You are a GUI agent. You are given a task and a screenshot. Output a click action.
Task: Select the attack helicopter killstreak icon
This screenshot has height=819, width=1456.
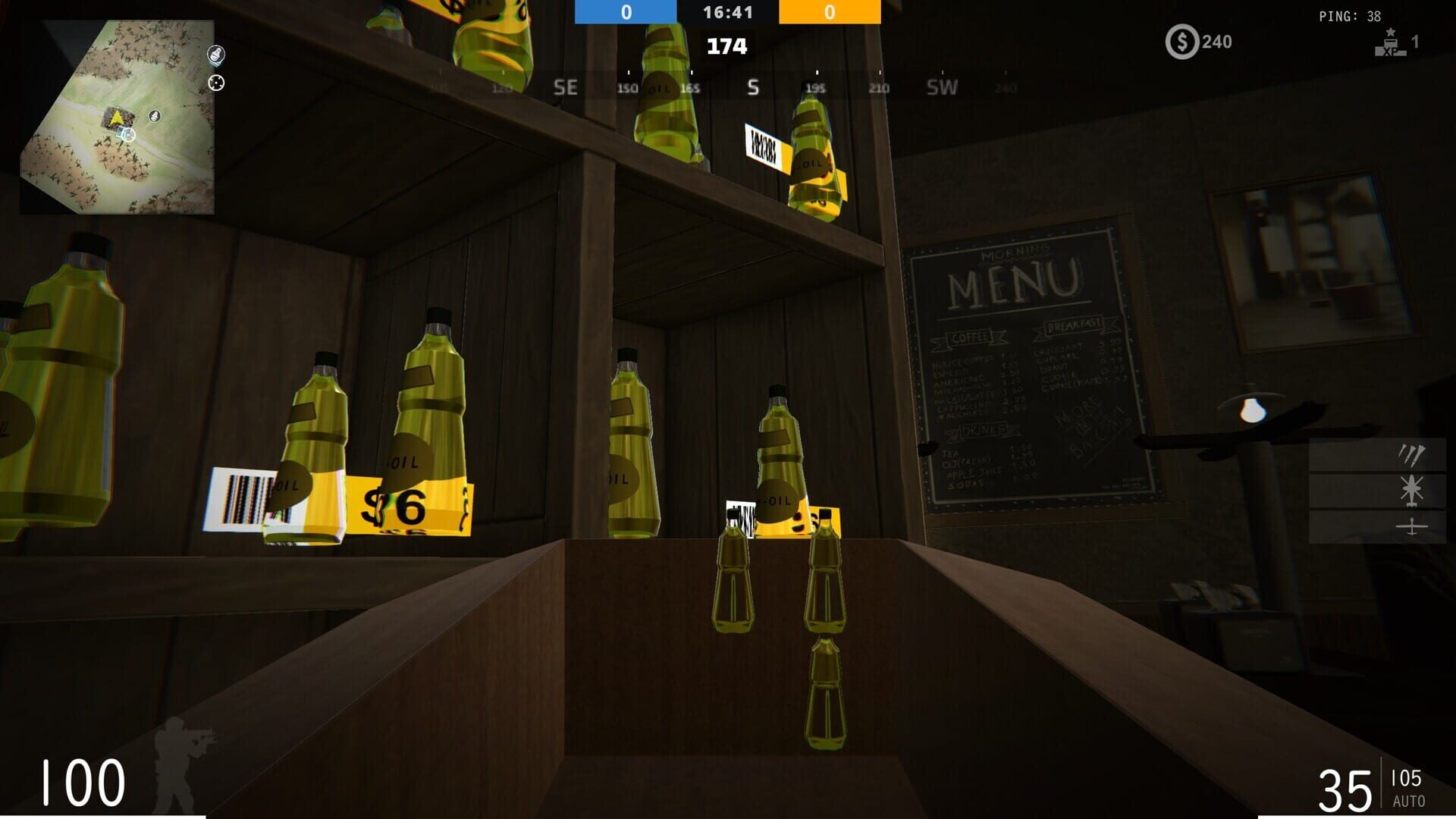coord(1411,490)
